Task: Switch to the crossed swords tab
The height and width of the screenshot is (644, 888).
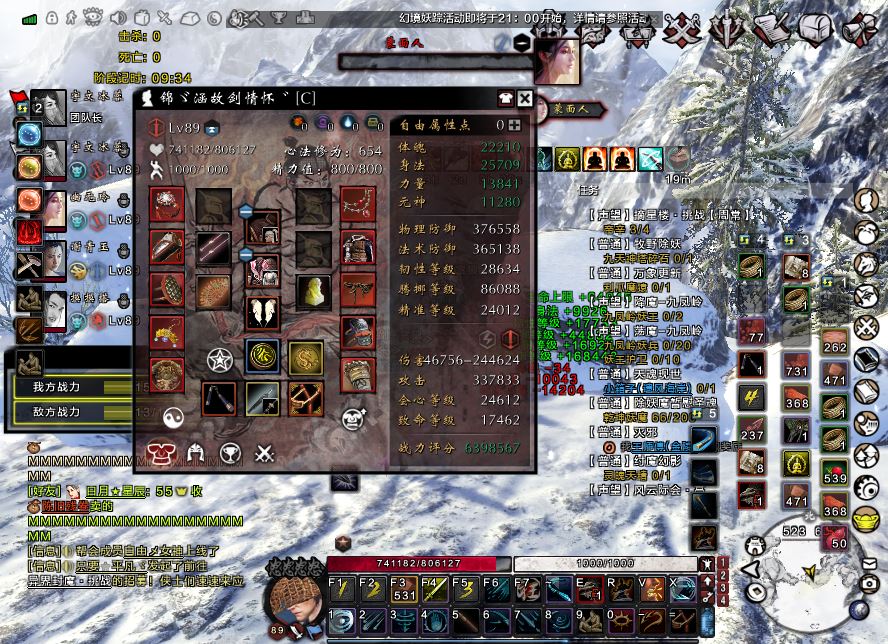Action: [x=264, y=453]
